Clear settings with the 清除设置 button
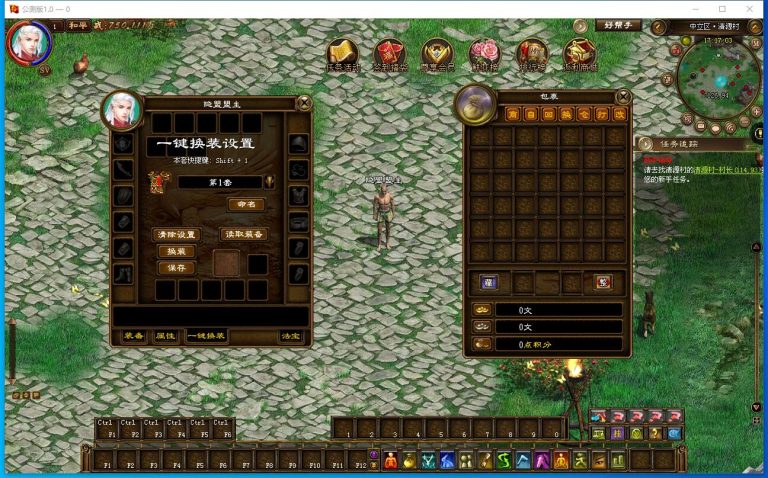768x478 pixels. pos(177,234)
